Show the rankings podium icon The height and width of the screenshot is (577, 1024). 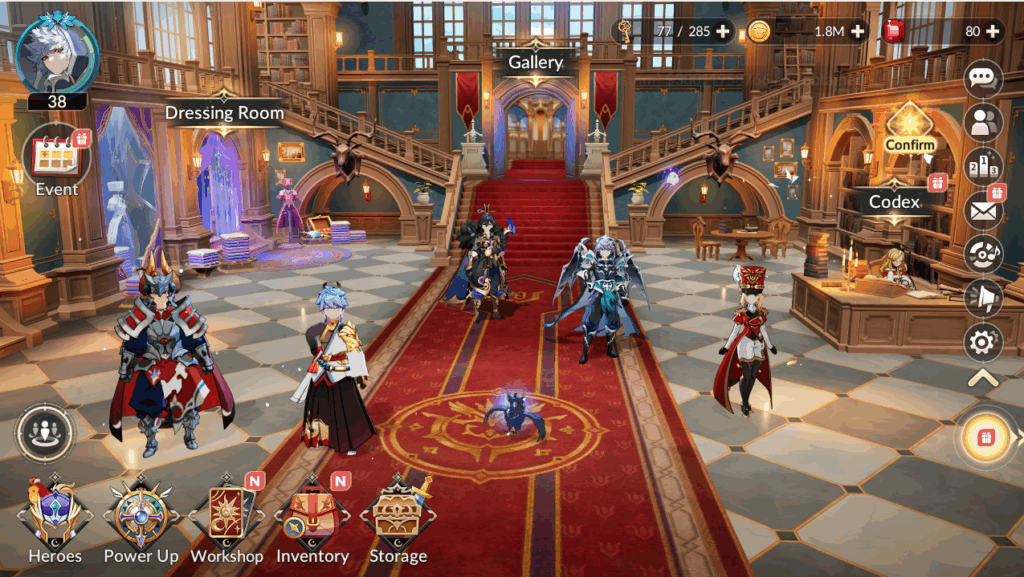pos(983,165)
